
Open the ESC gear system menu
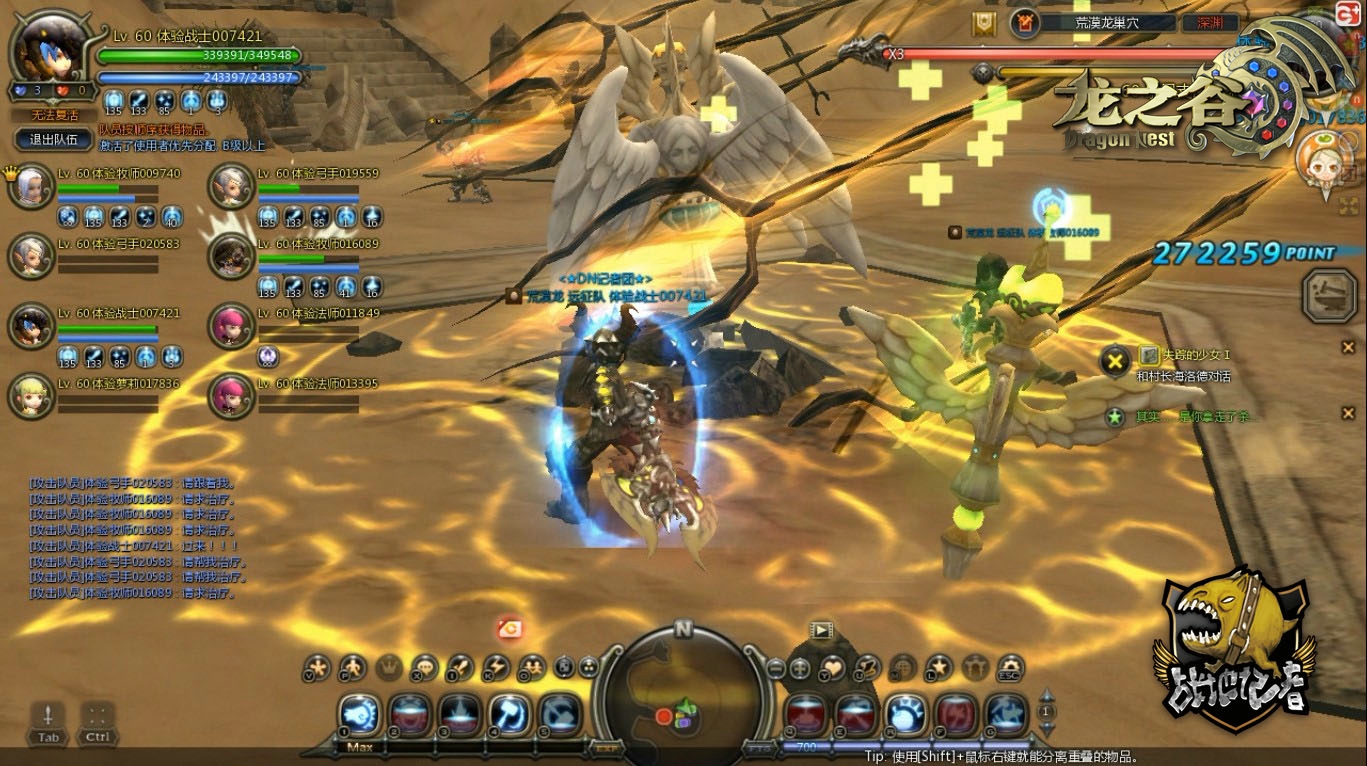[x=1011, y=668]
